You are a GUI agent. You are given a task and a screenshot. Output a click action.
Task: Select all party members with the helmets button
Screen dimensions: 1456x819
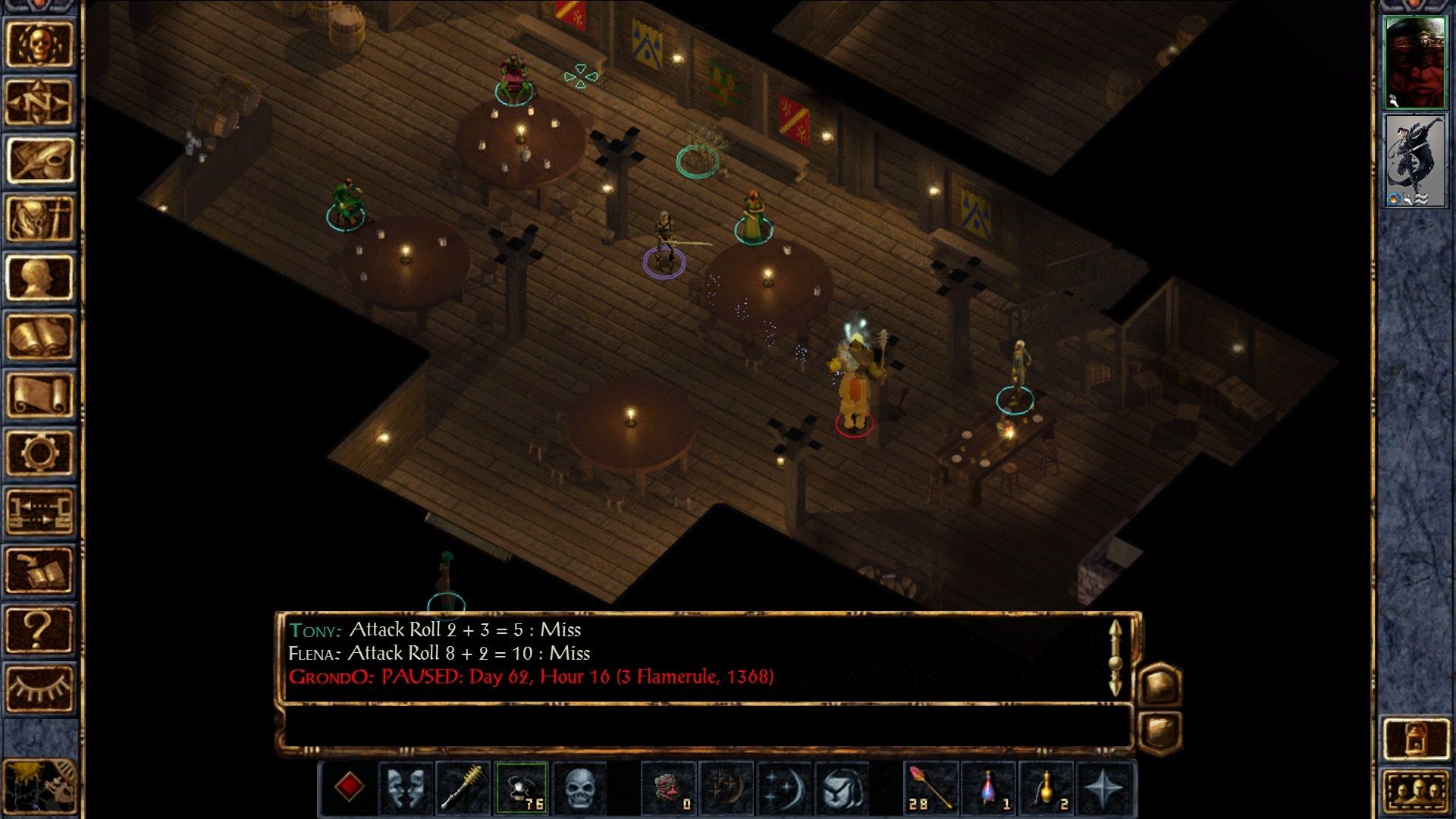(1416, 791)
